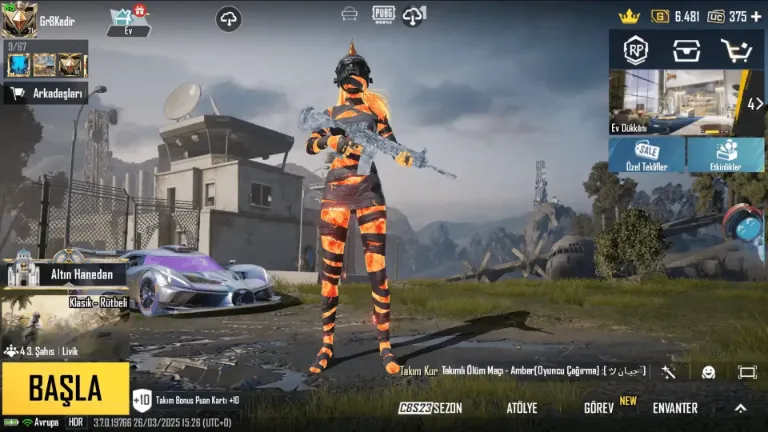View the Gr8Kadir player profile avatar
Viewport: 768px width, 432px height.
click(x=19, y=19)
